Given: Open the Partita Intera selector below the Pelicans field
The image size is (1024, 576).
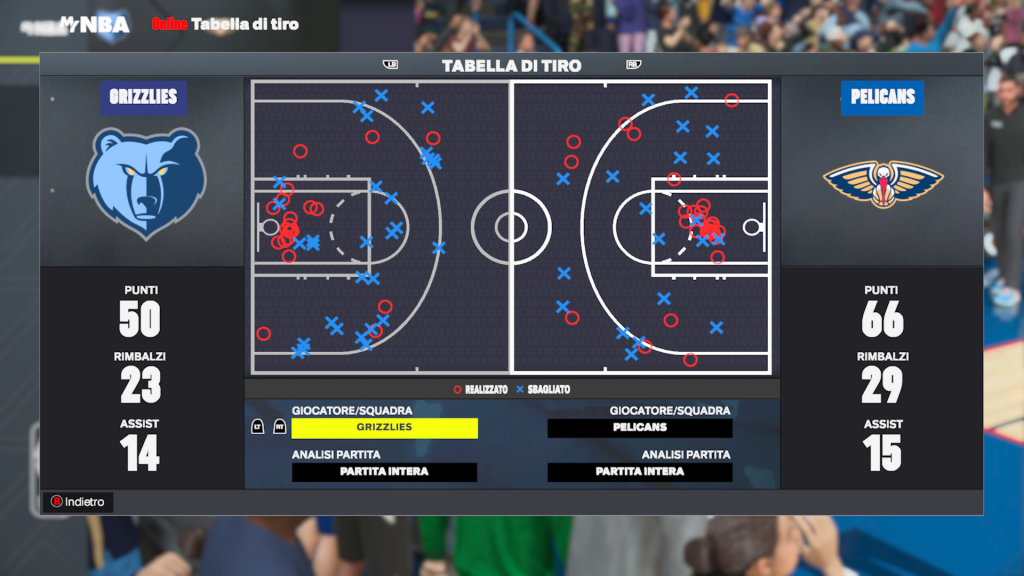Looking at the screenshot, I should click(x=640, y=472).
